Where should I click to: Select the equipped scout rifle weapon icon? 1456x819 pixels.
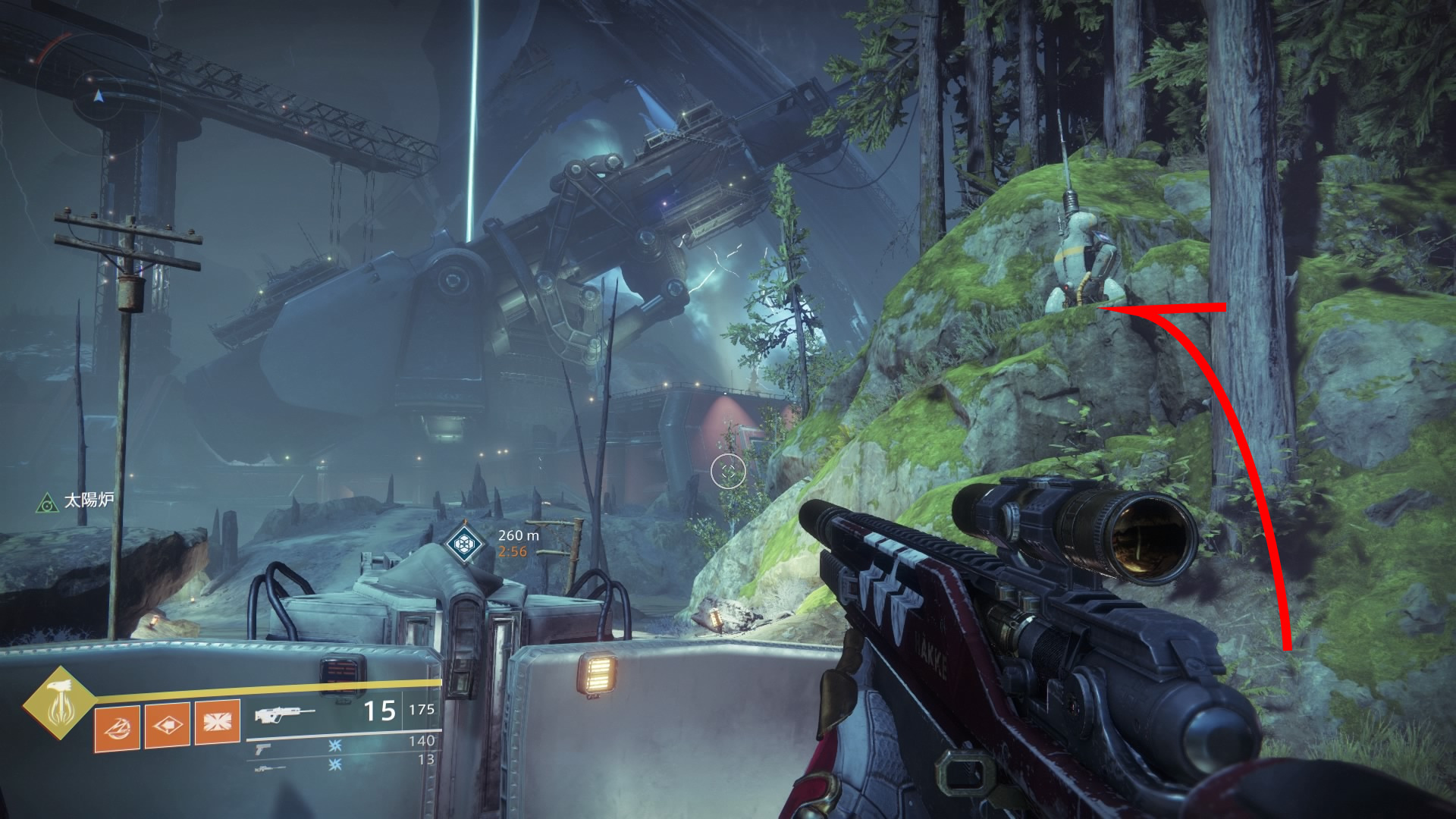pyautogui.click(x=285, y=713)
